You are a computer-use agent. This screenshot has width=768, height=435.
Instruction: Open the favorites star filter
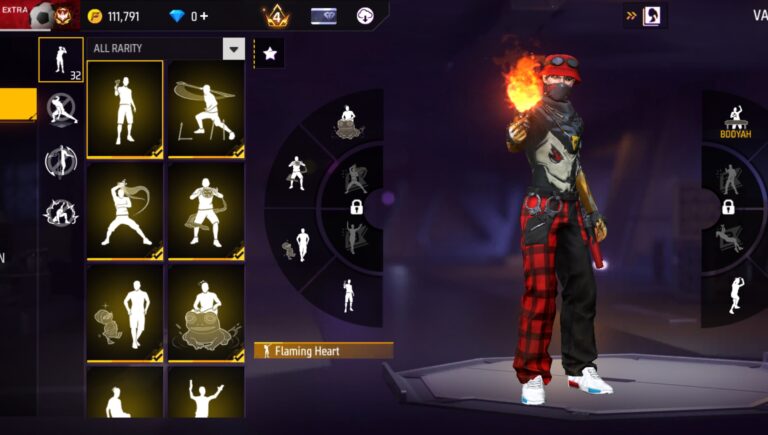270,54
